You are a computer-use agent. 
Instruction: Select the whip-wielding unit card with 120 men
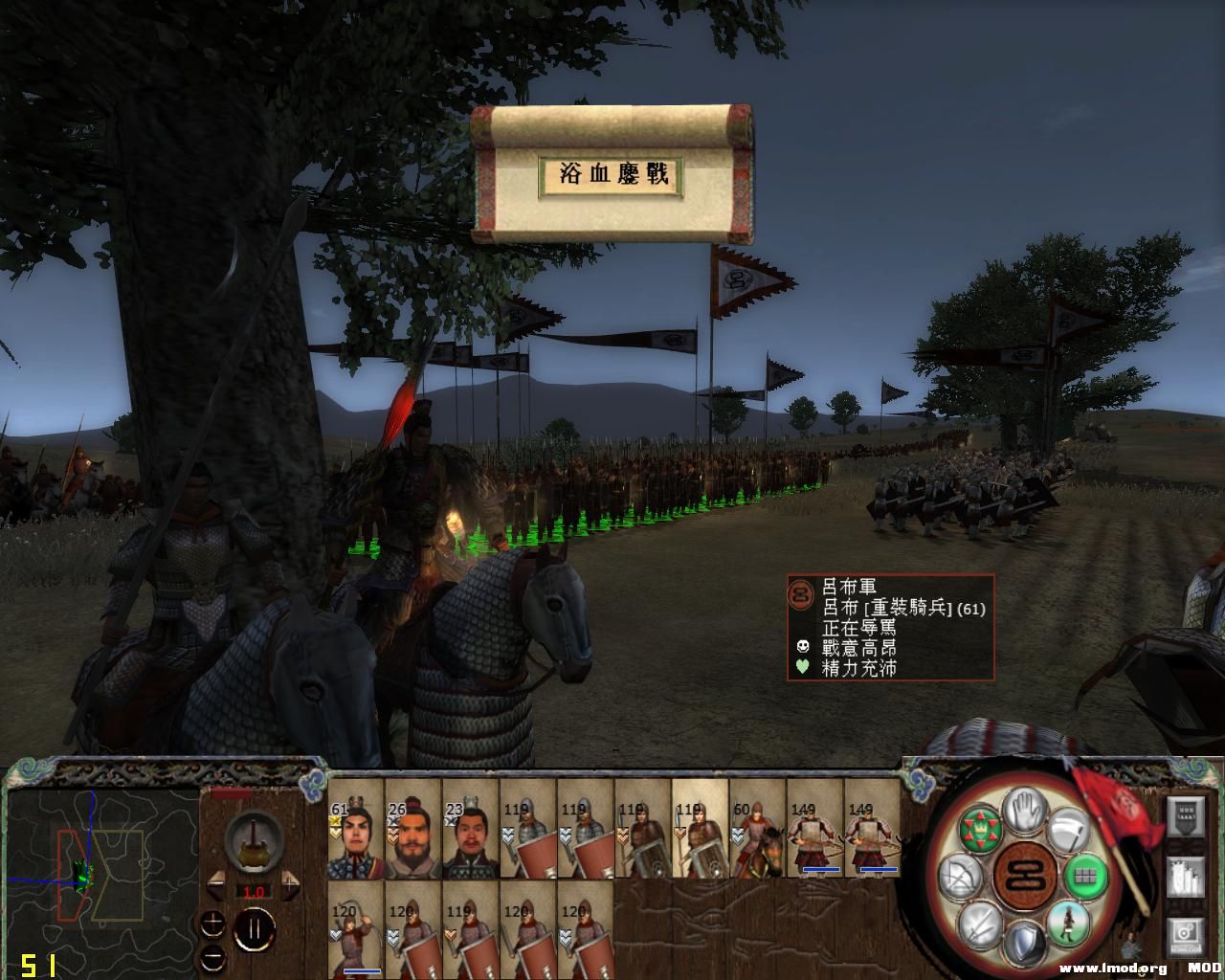[355, 930]
